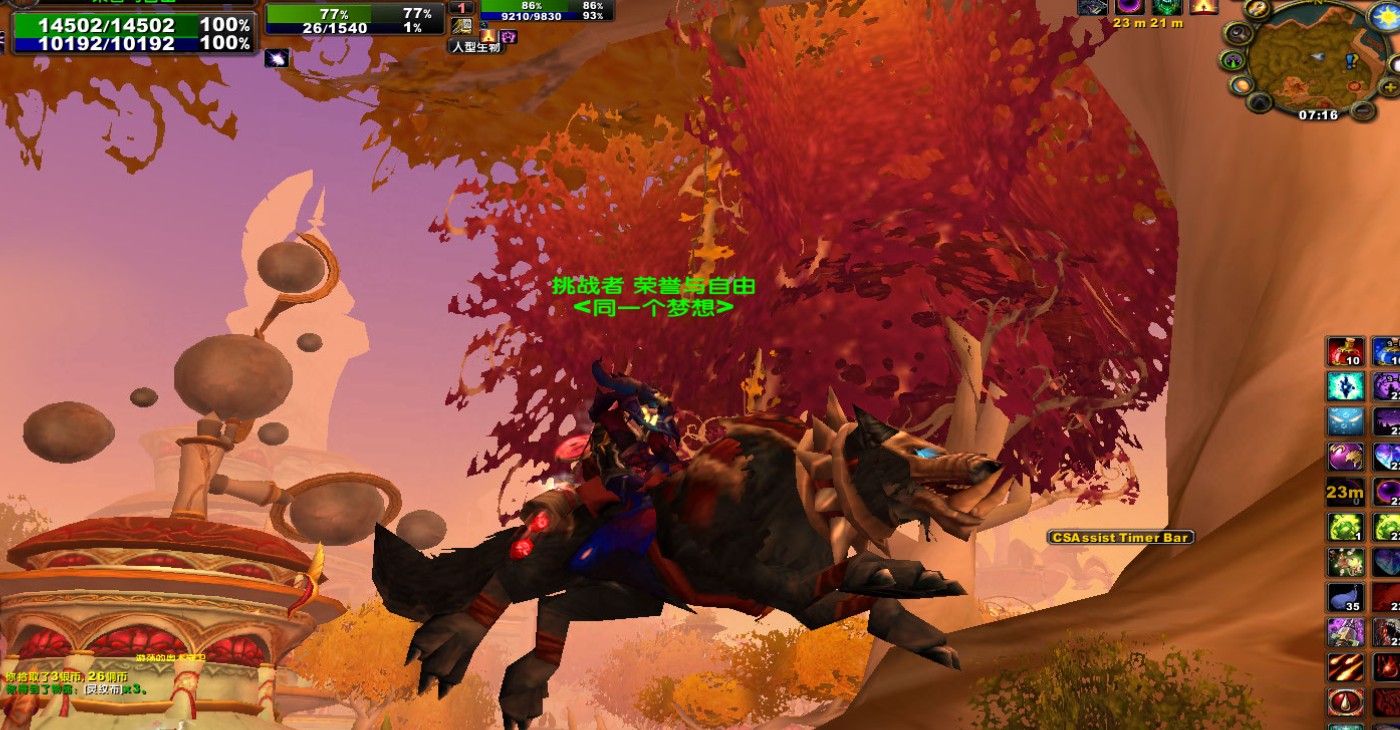Click the purple spark buff under player frame
The height and width of the screenshot is (730, 1400).
click(x=277, y=59)
